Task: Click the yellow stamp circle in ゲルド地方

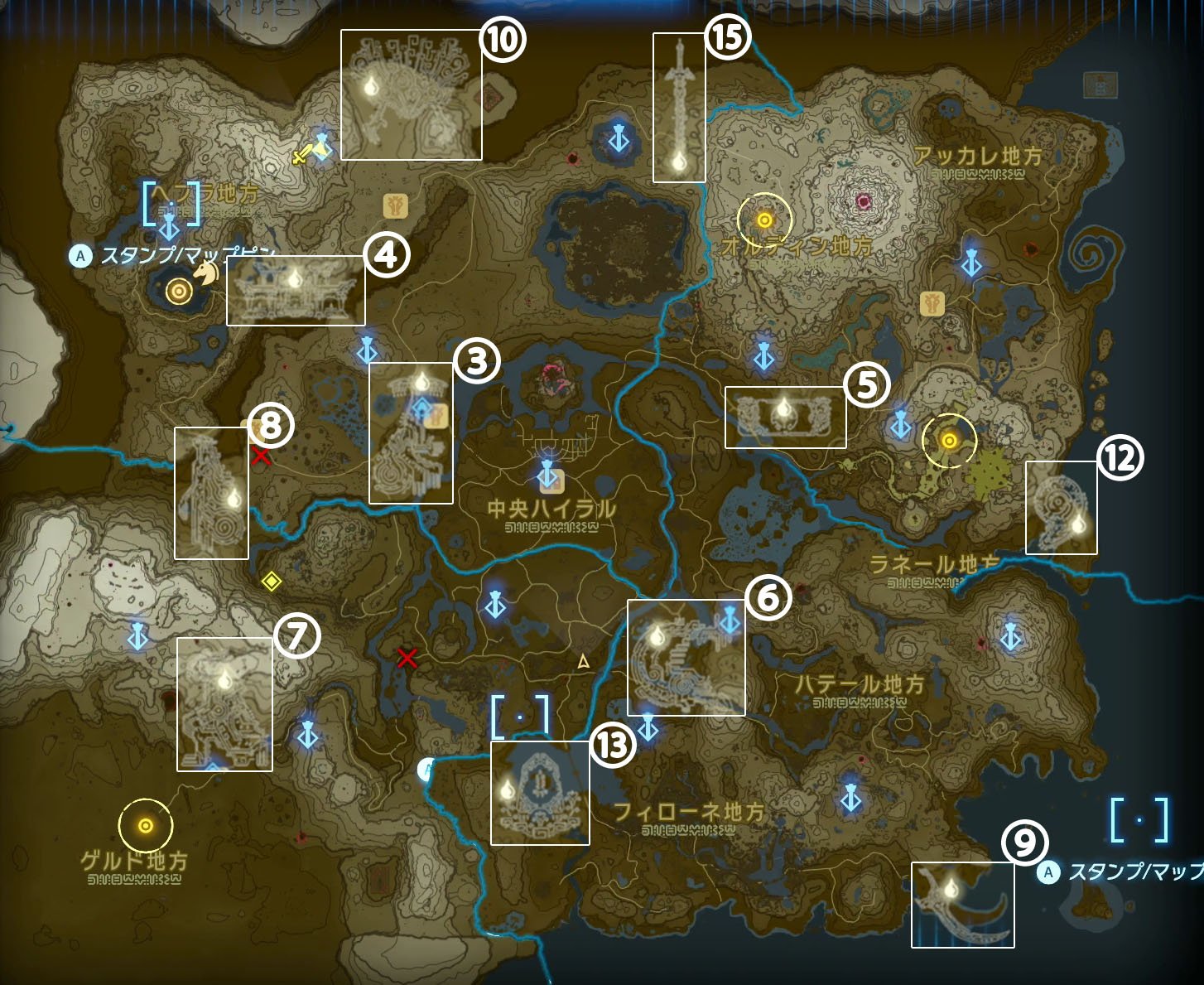Action: tap(147, 824)
